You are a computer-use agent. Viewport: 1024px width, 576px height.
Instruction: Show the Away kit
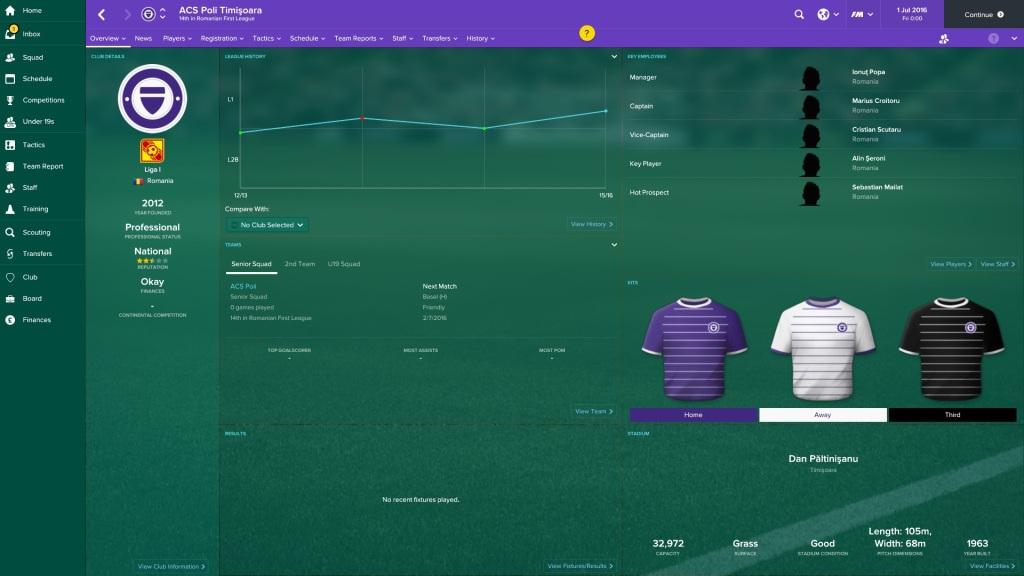click(823, 415)
